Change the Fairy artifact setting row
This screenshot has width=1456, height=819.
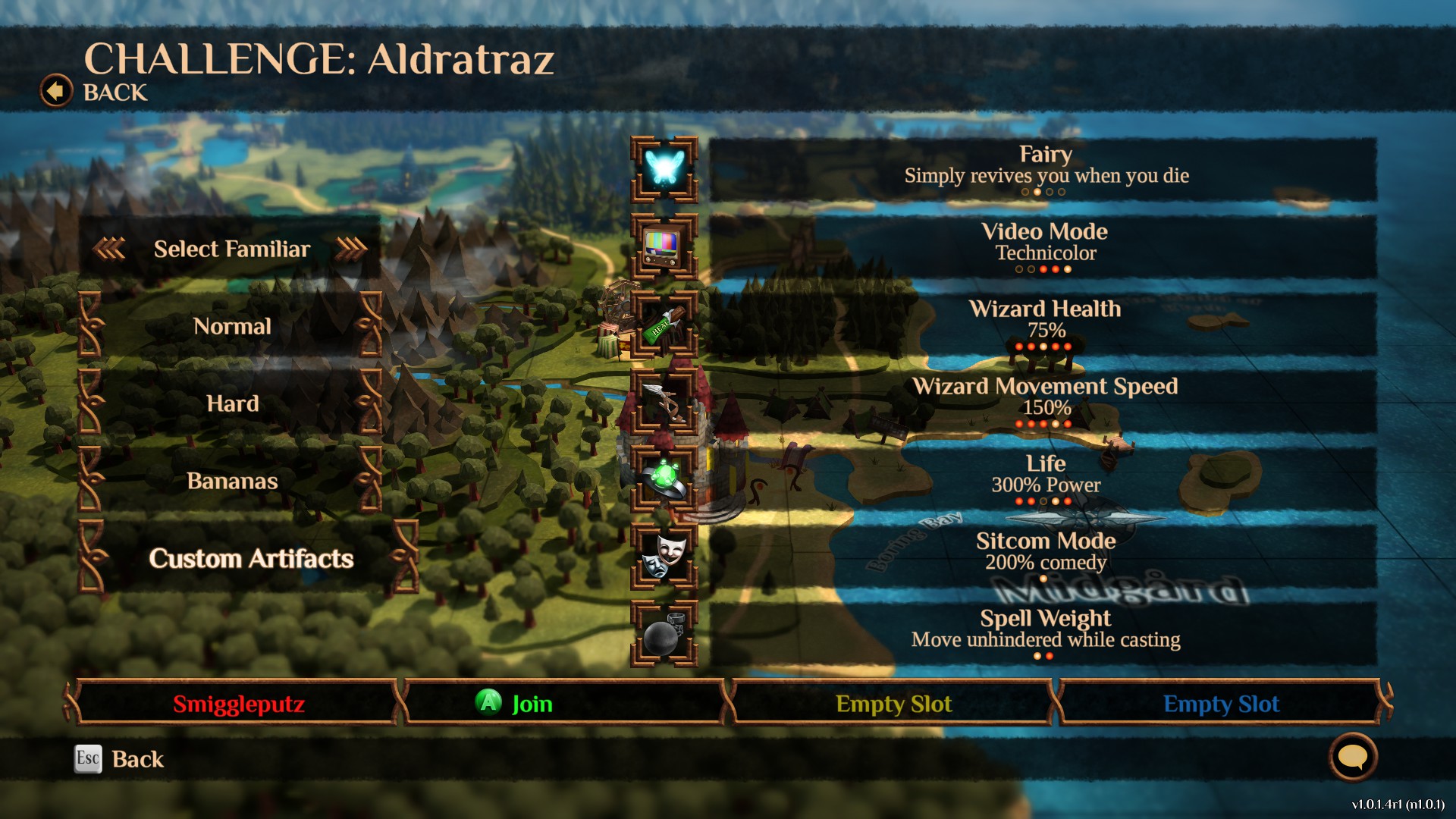pos(1043,170)
